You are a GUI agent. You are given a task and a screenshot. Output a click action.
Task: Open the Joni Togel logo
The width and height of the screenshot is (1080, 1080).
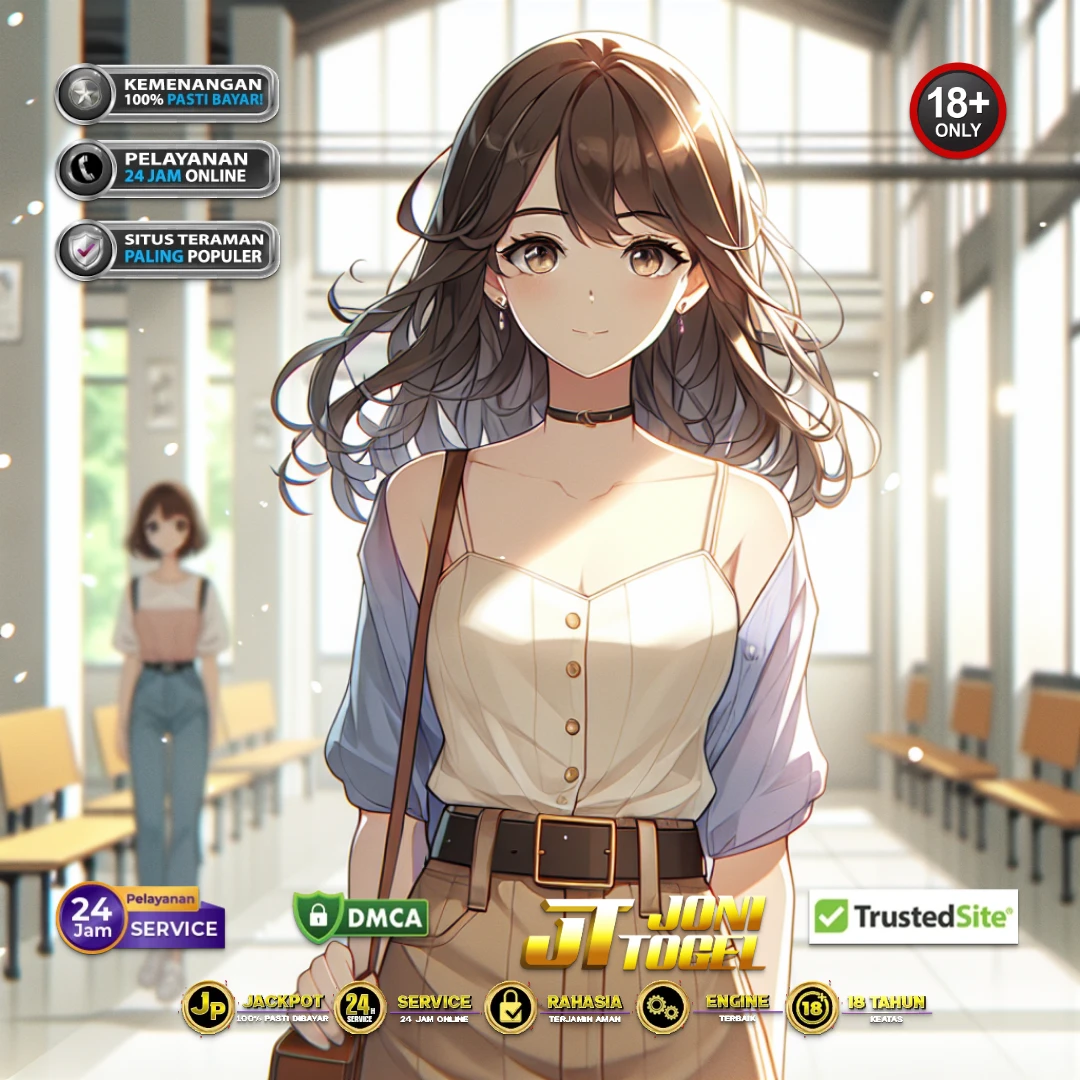click(x=645, y=933)
